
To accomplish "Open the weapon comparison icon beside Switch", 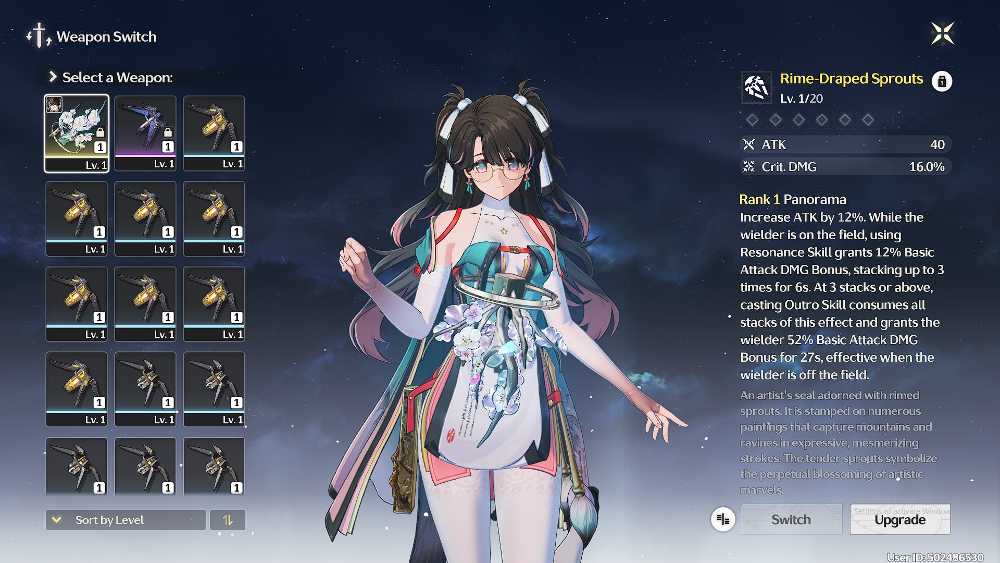I will coord(722,519).
